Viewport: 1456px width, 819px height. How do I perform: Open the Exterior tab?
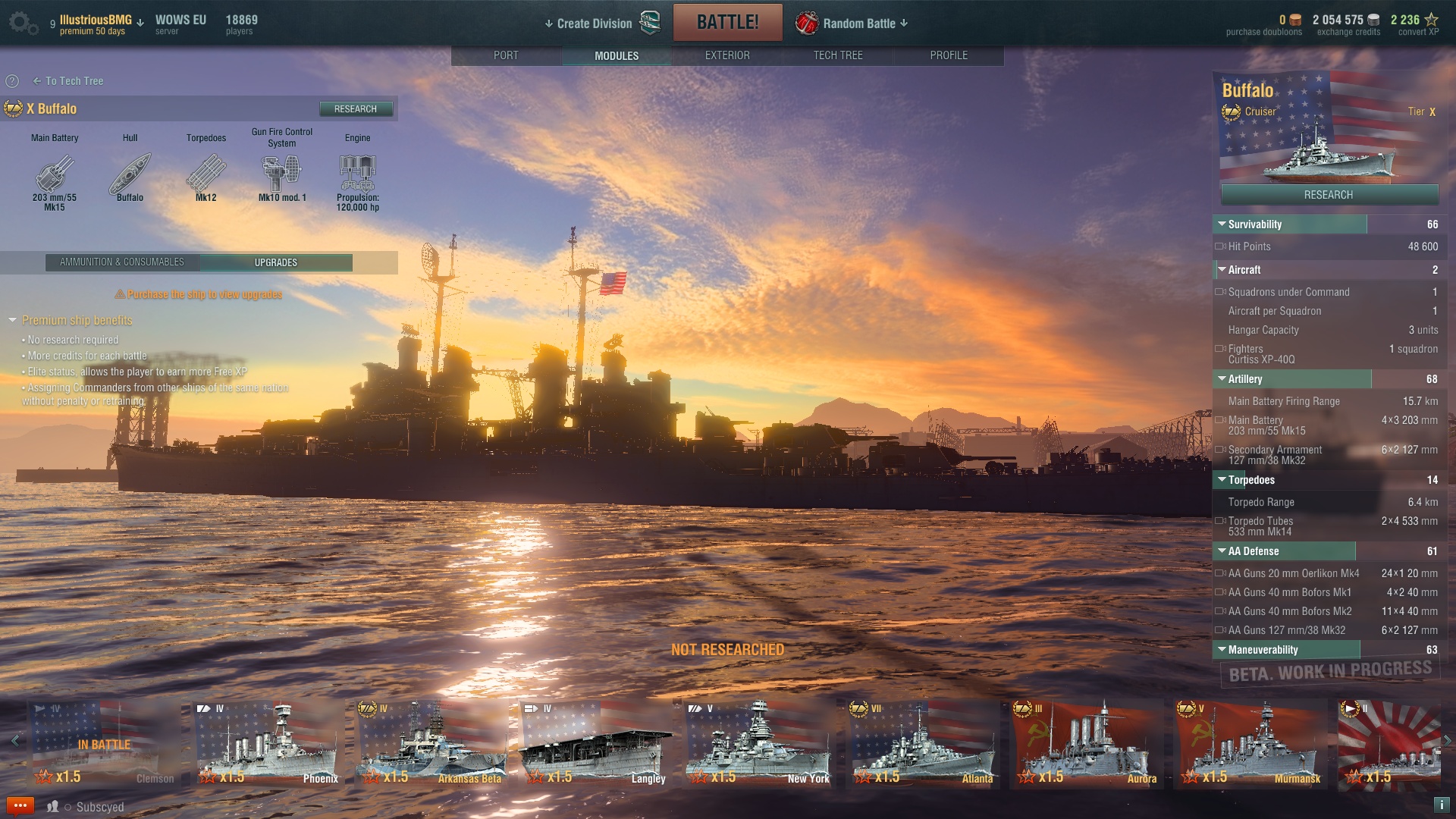tap(726, 55)
